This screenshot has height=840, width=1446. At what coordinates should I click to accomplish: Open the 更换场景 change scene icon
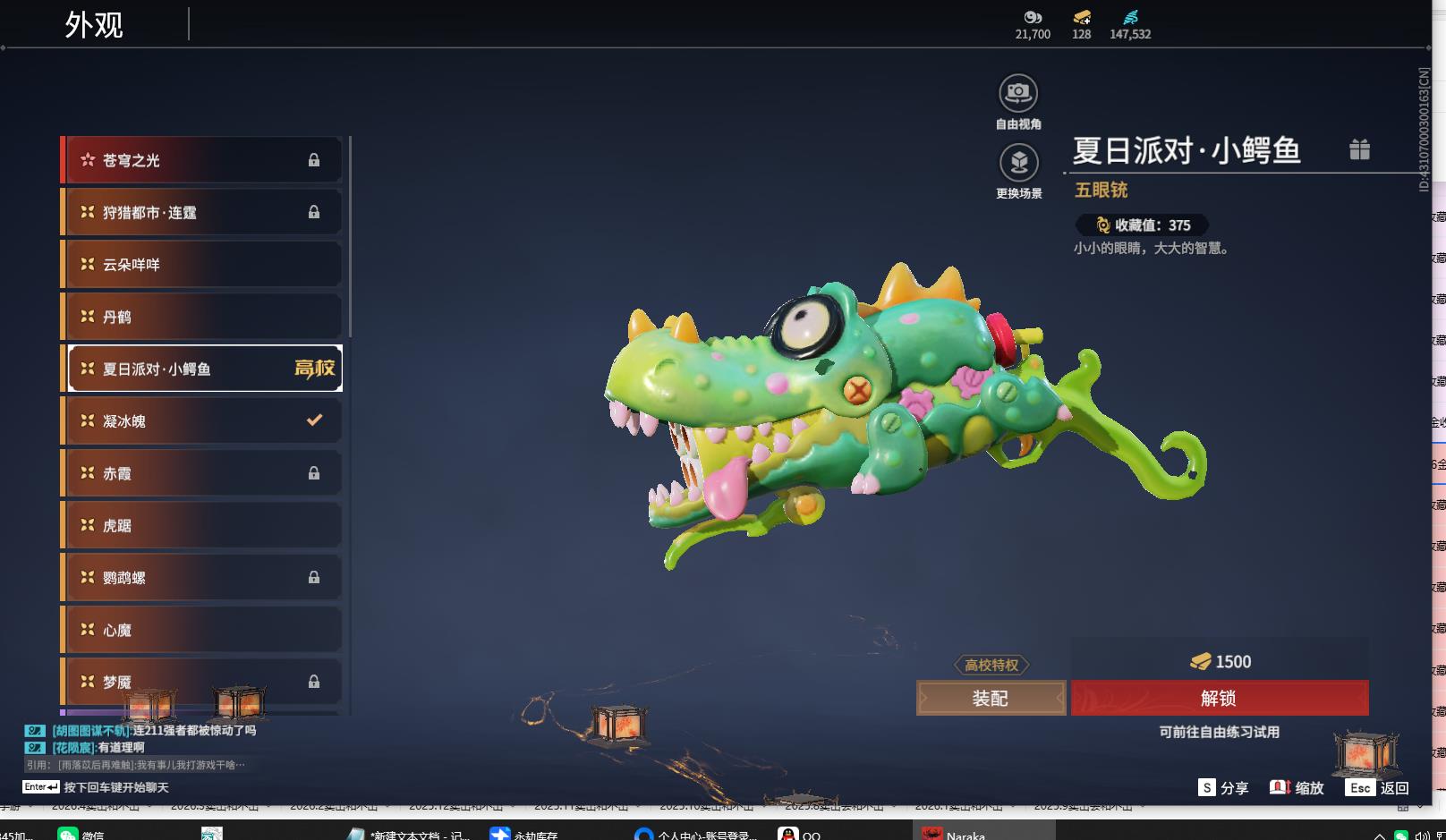[1018, 163]
